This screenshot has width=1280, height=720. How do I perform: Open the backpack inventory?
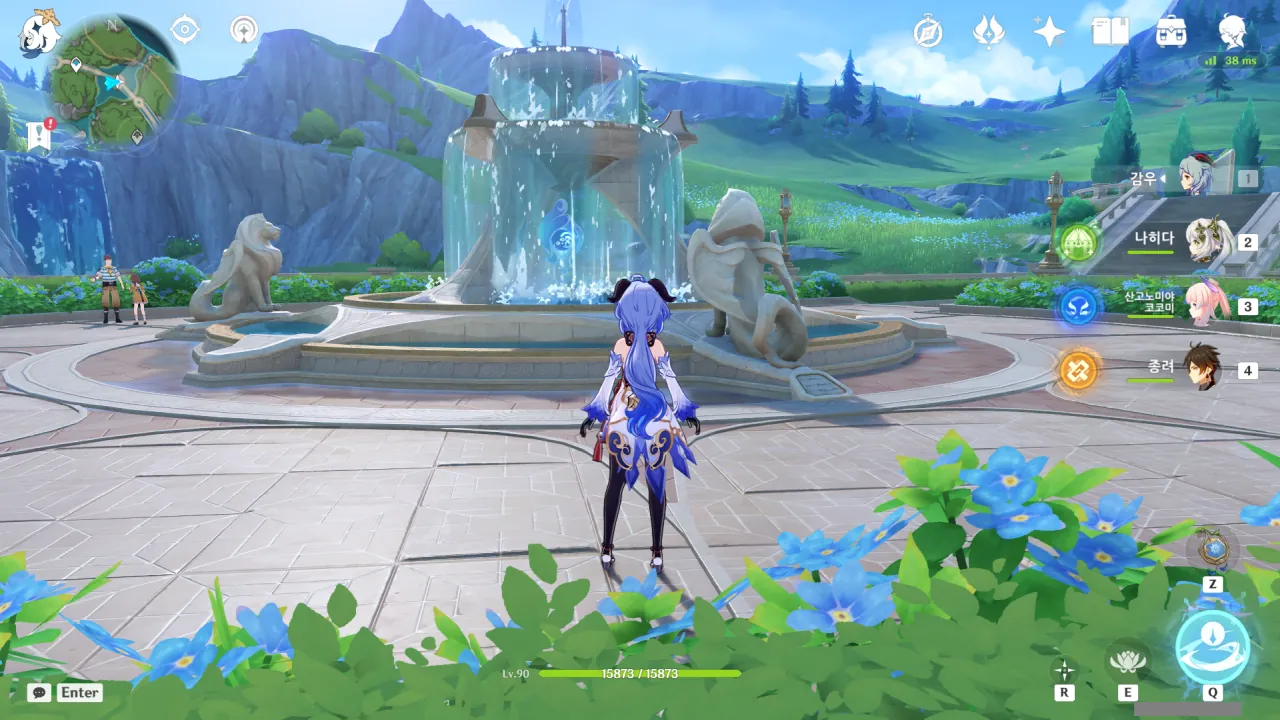pos(1171,32)
